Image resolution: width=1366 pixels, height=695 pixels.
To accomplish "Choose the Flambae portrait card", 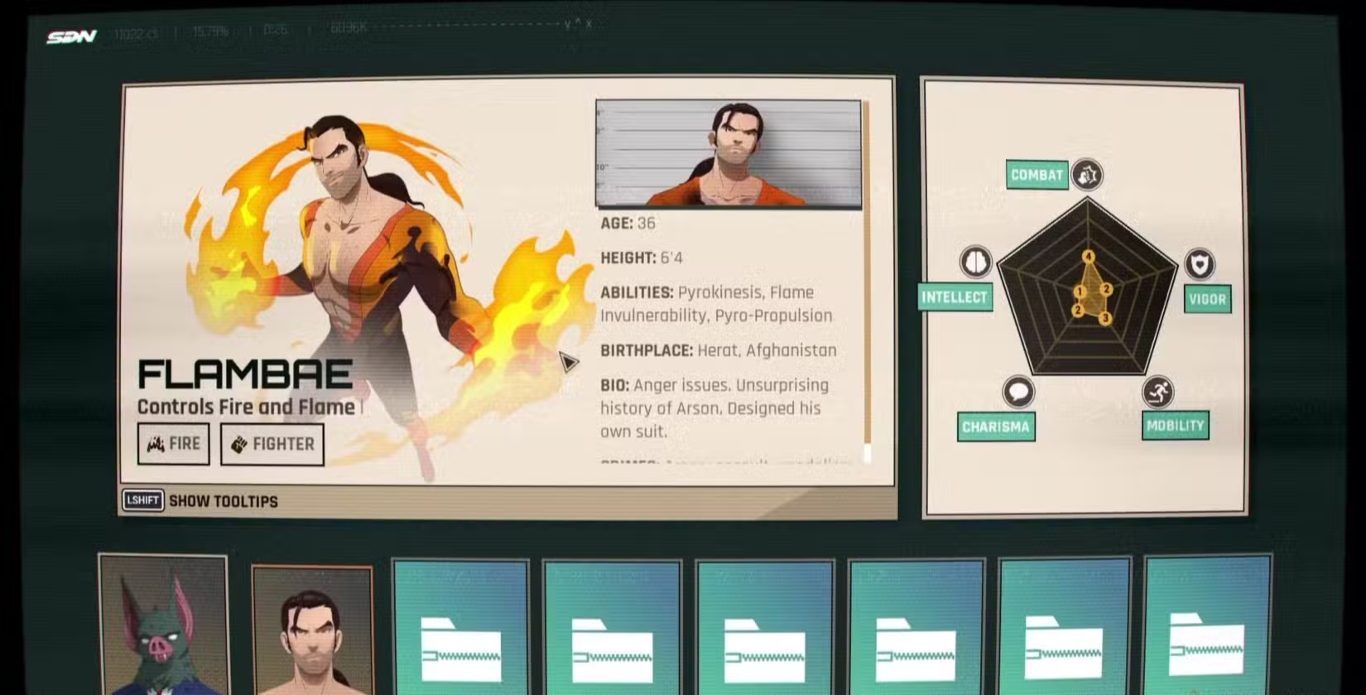I will pyautogui.click(x=312, y=630).
